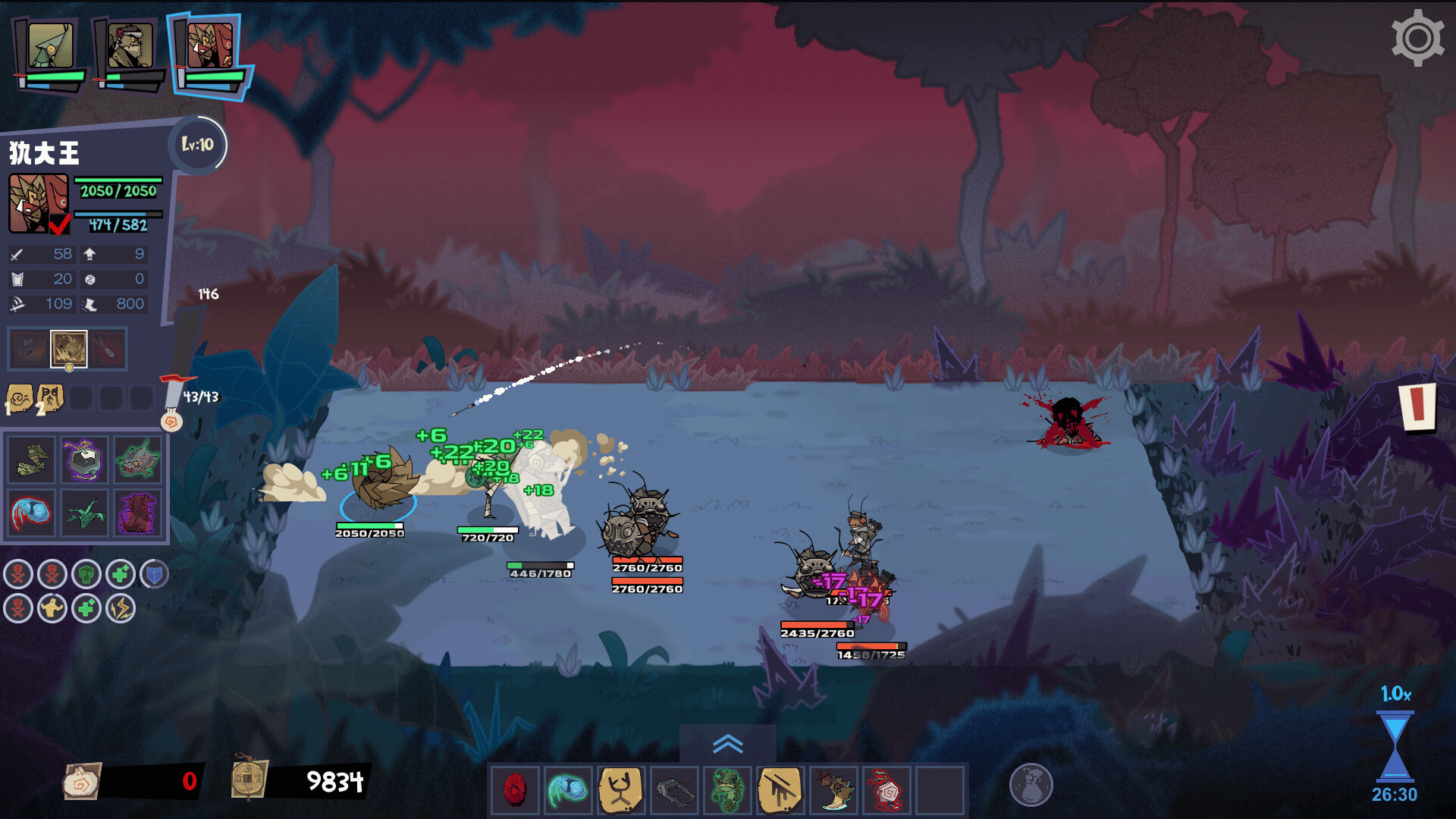Screen dimensions: 1456x819
Task: Open the round loot bag button
Action: click(1031, 785)
